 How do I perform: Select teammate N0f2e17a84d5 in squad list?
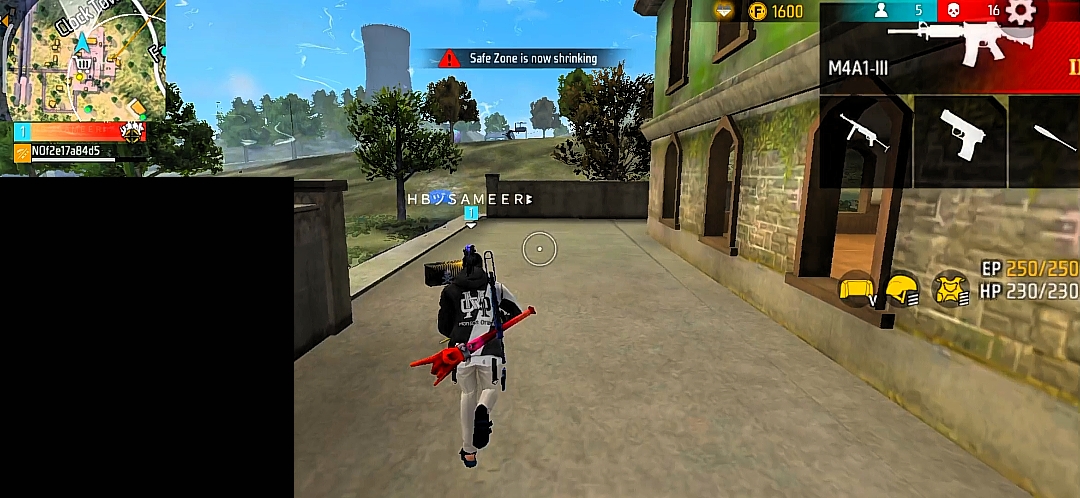[66, 151]
